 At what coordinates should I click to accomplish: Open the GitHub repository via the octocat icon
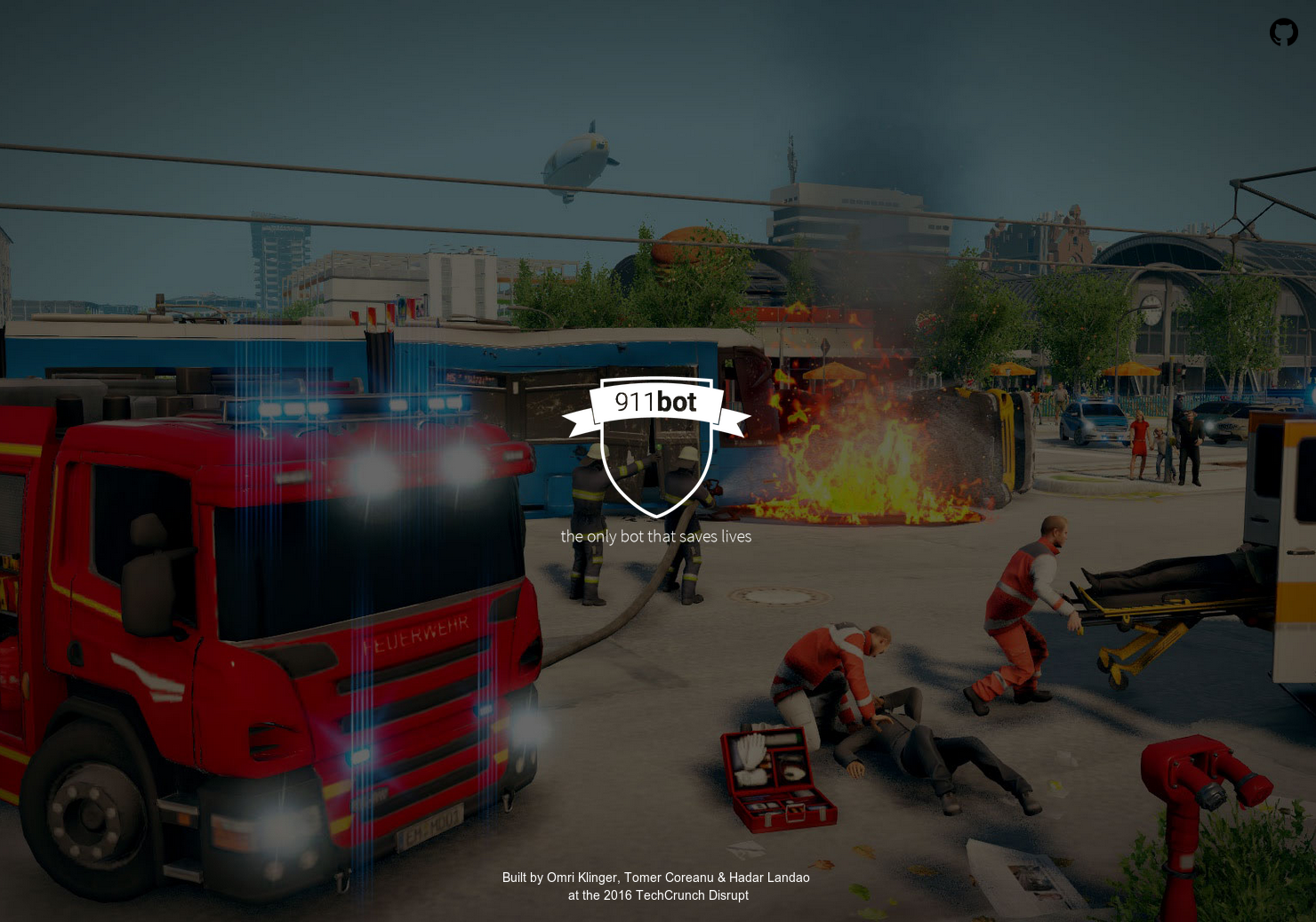click(x=1283, y=33)
